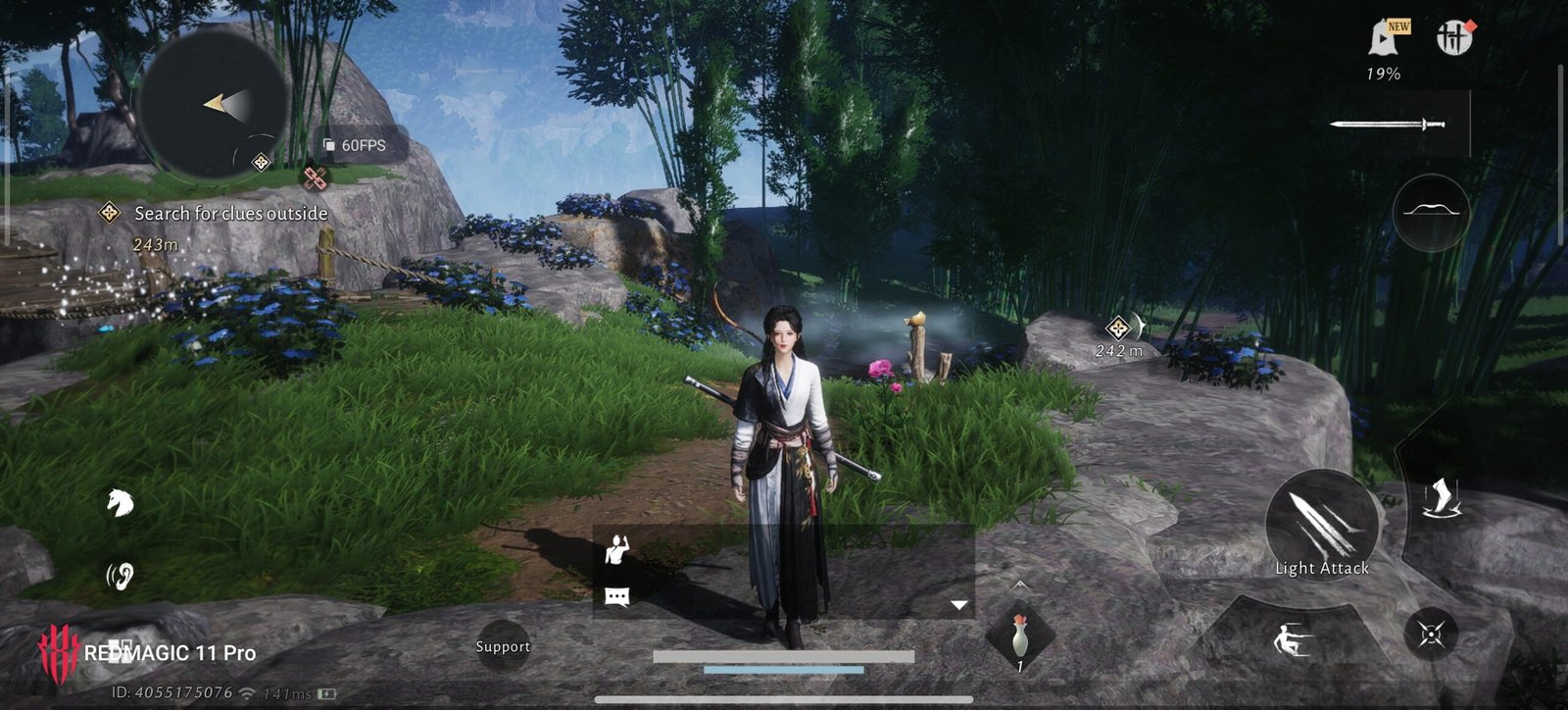This screenshot has height=710, width=1568.
Task: Summon the mount with the horse icon
Action: click(120, 503)
